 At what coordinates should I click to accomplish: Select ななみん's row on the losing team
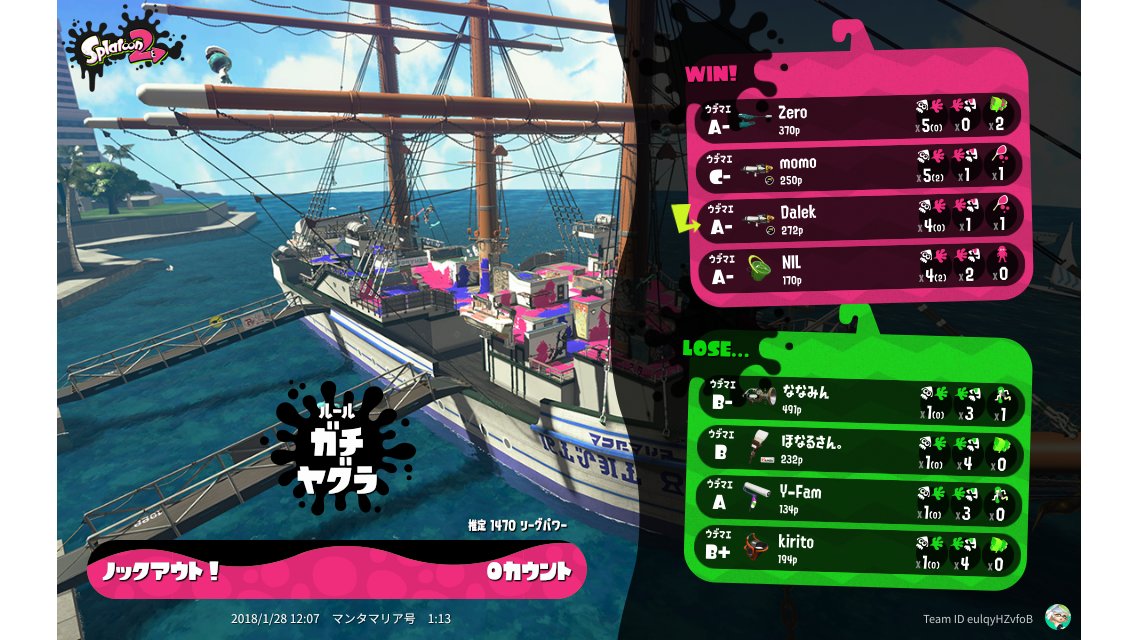[x=860, y=400]
